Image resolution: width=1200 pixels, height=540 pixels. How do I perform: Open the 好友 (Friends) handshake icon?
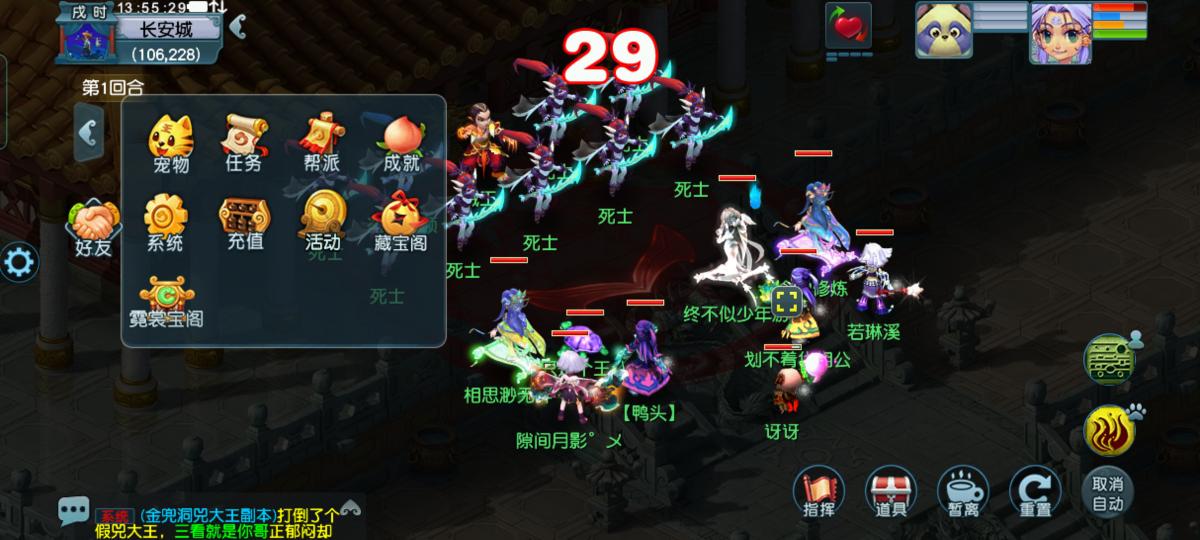pos(94,226)
